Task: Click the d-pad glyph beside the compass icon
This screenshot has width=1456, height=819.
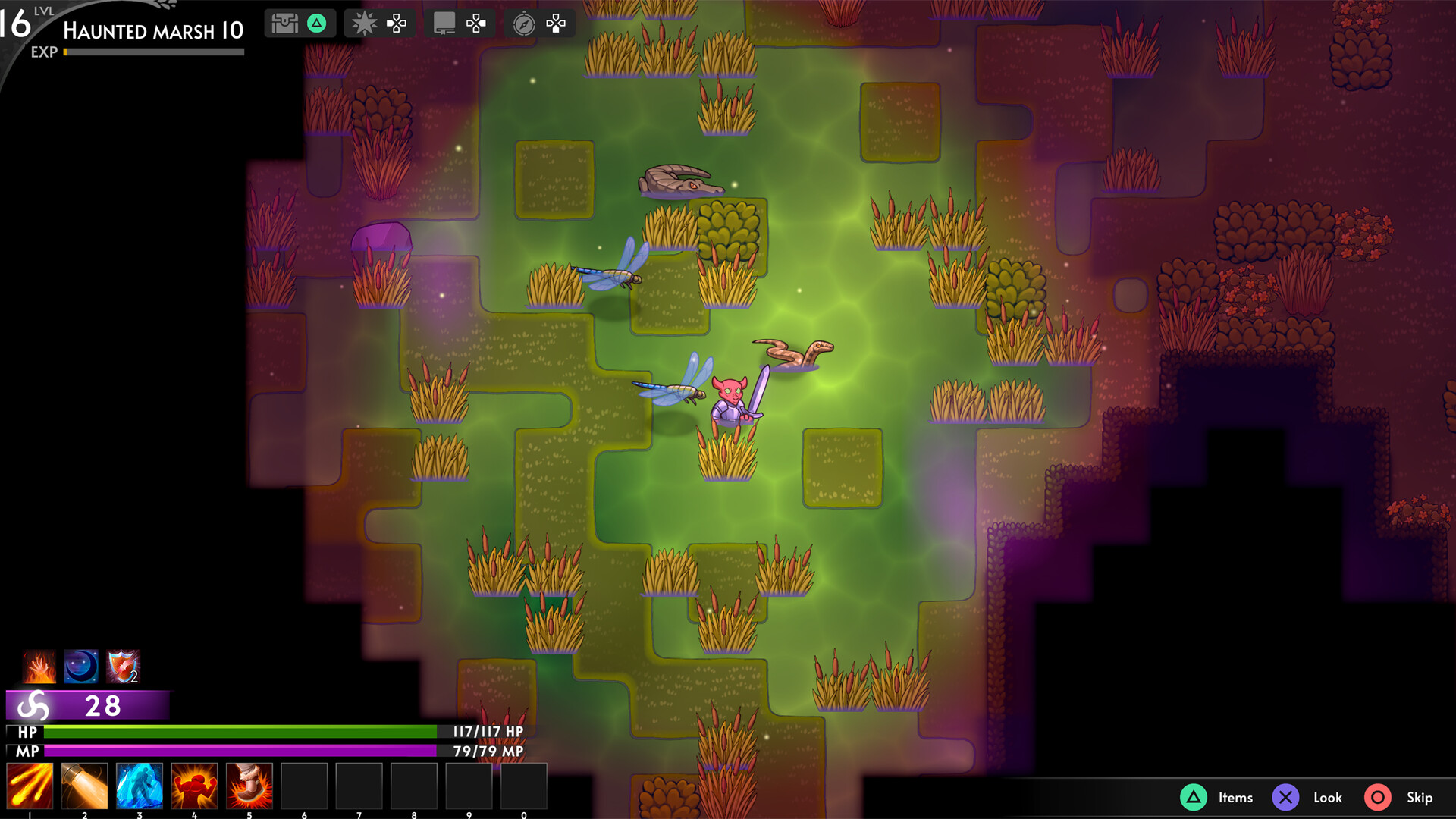Action: (x=556, y=23)
